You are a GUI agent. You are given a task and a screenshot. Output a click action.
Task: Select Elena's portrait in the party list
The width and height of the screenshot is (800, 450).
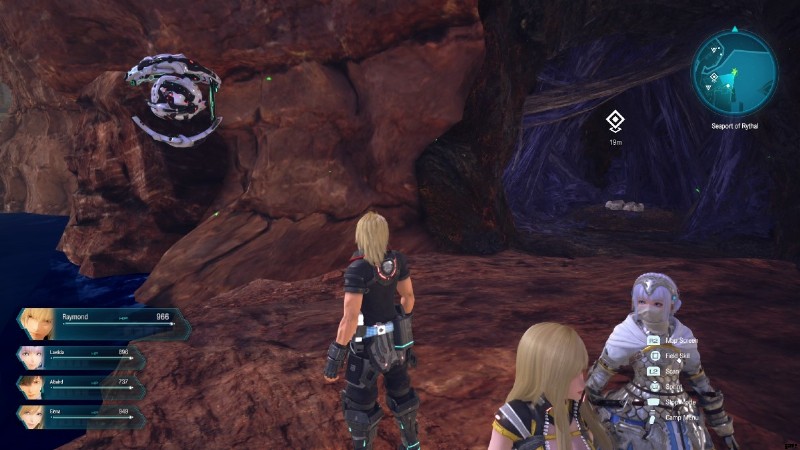pyautogui.click(x=31, y=415)
